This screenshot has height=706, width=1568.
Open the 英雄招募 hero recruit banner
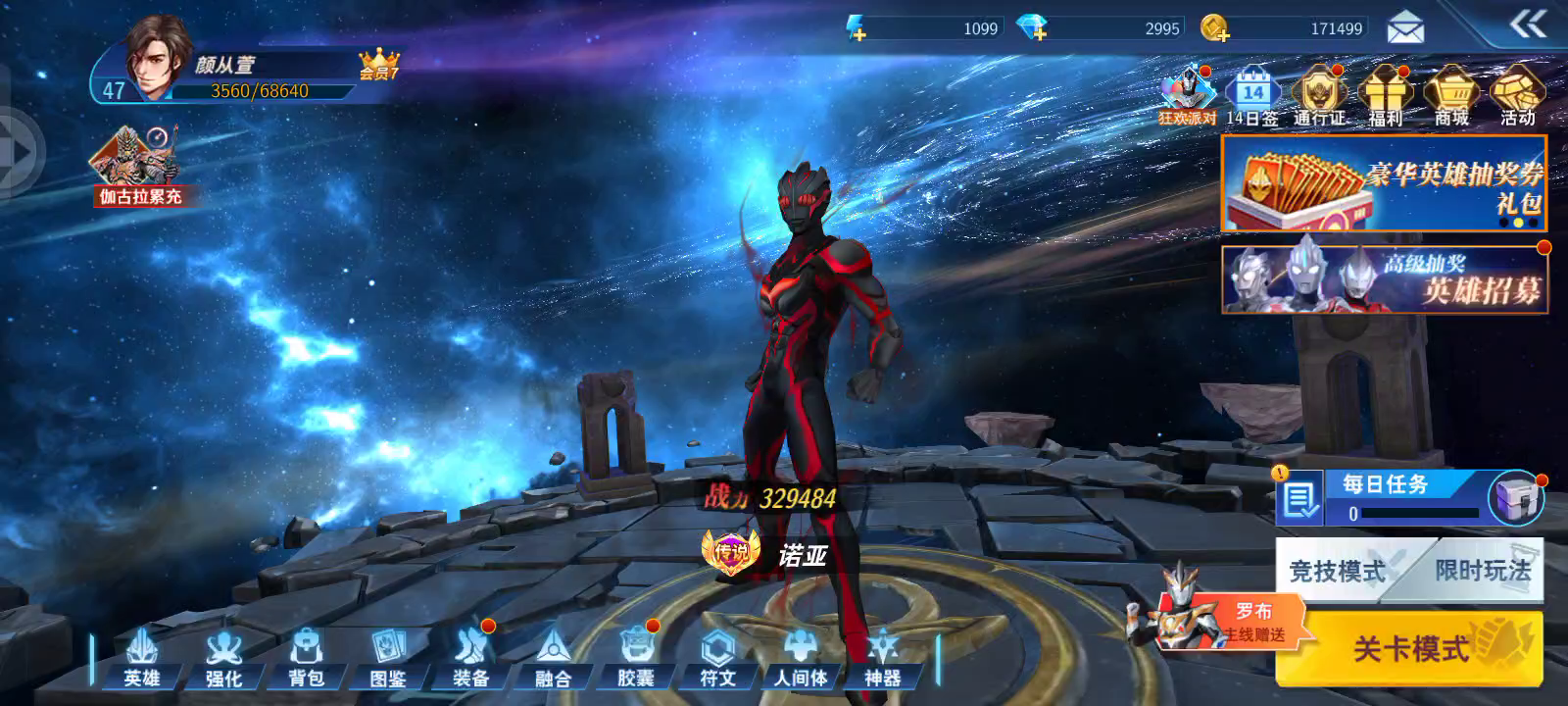pos(1384,280)
